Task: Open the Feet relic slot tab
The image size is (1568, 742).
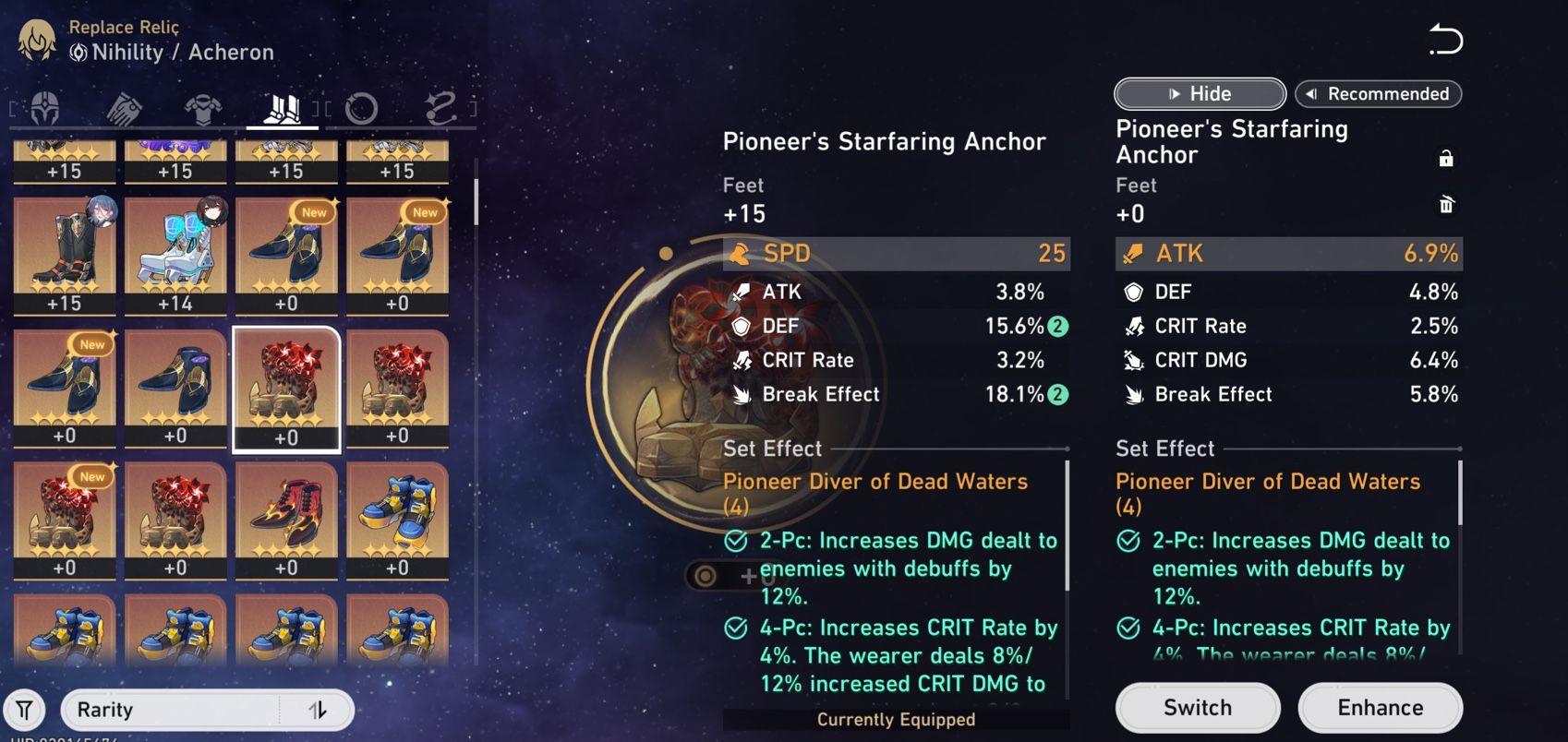Action: click(284, 109)
